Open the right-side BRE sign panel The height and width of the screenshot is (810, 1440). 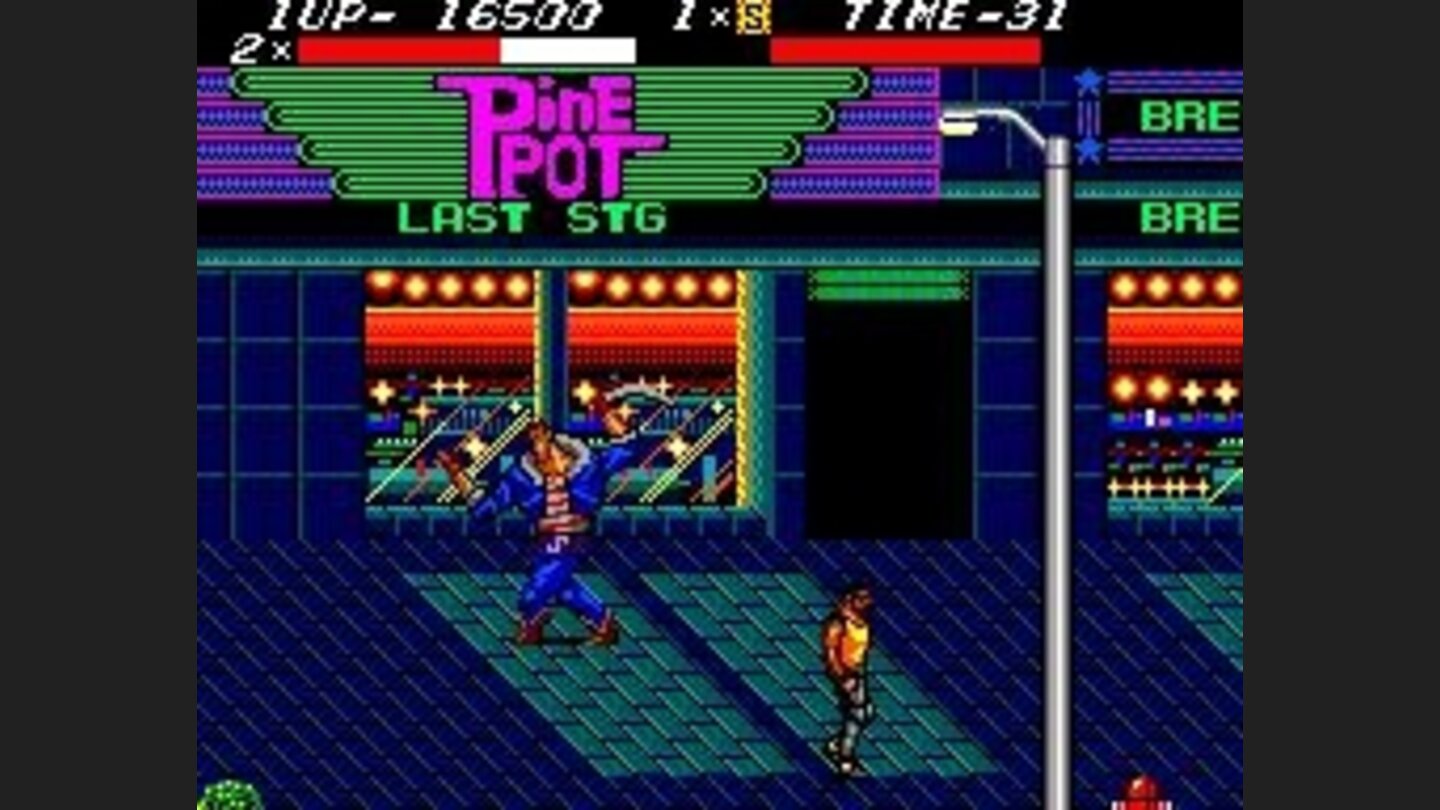coord(1192,117)
